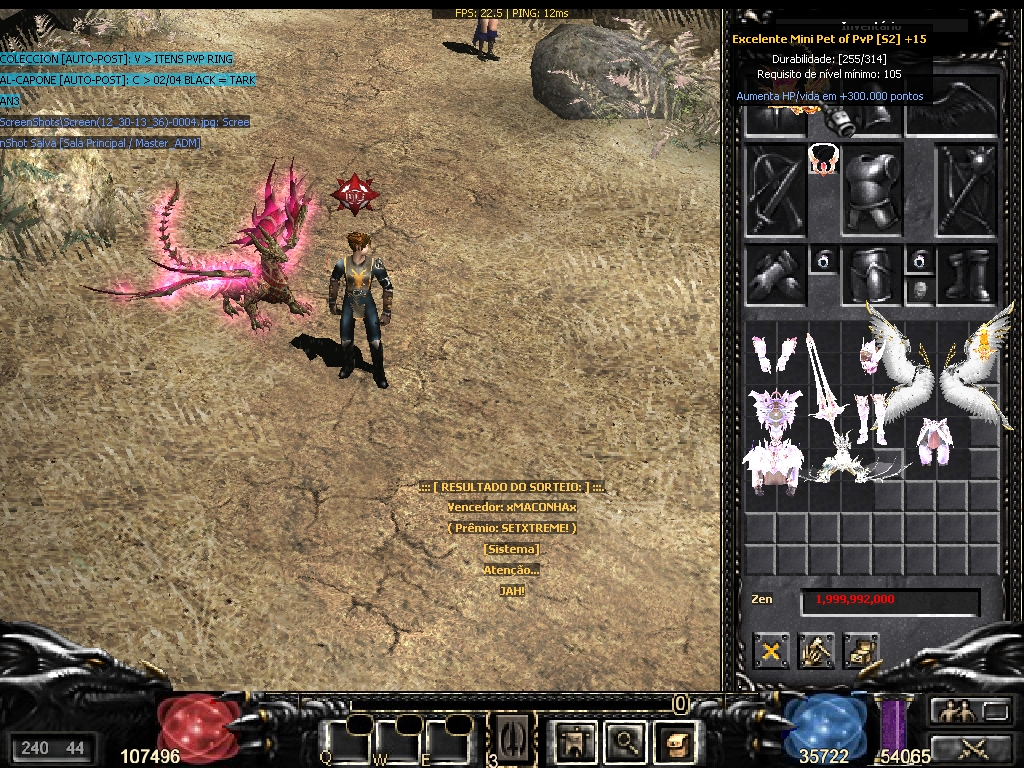The width and height of the screenshot is (1024, 768).
Task: Select the ring with the blue gem
Action: (823, 261)
